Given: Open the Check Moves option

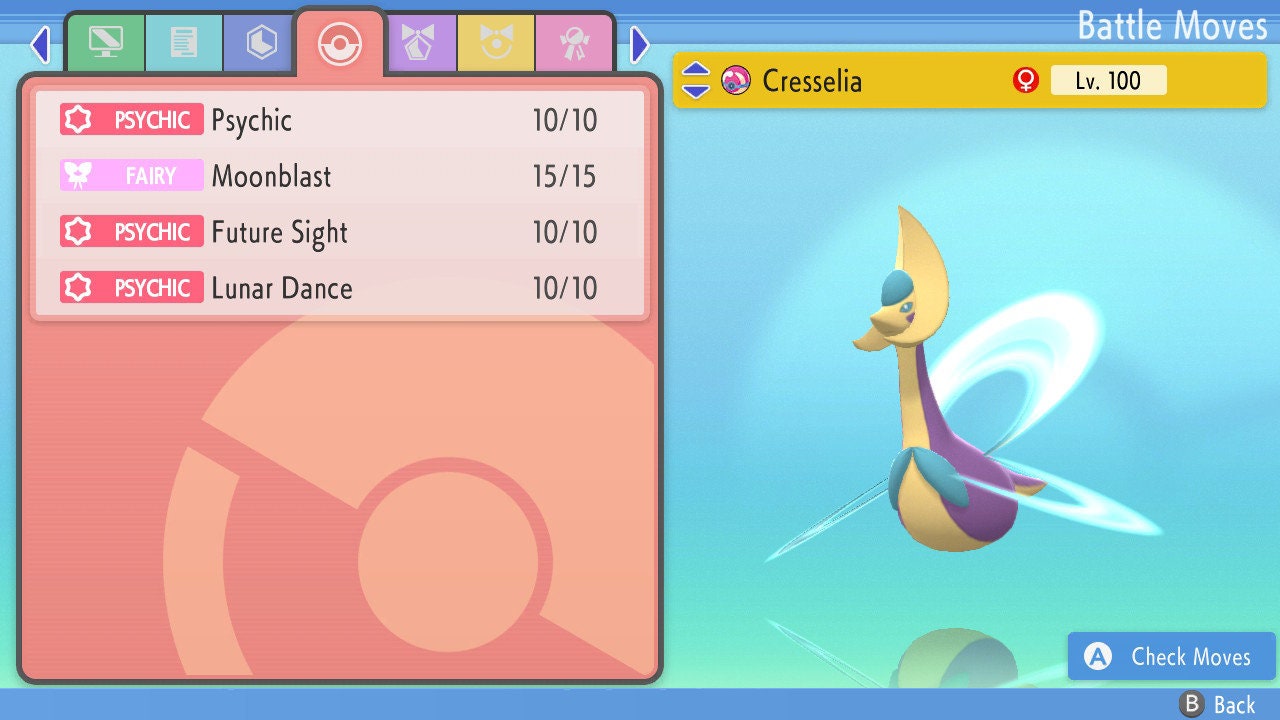Looking at the screenshot, I should tap(1172, 657).
